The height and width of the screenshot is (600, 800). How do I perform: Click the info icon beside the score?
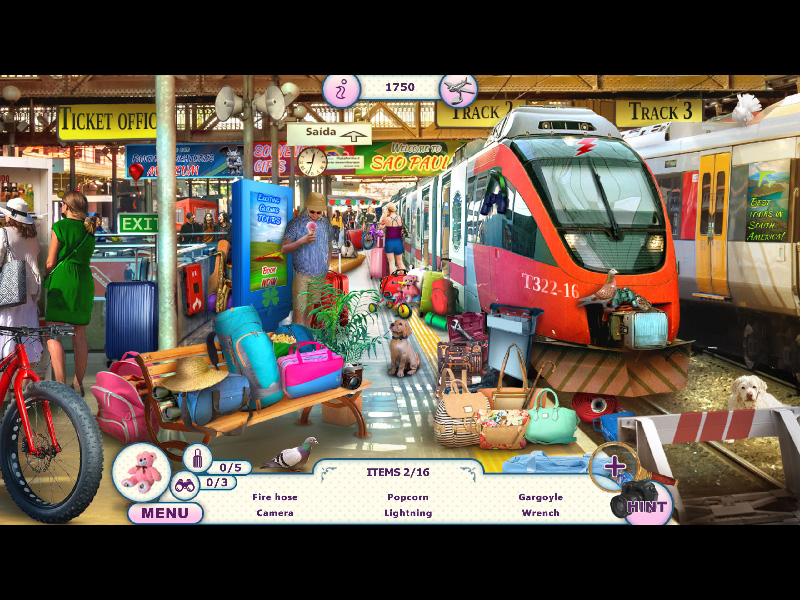tap(340, 90)
